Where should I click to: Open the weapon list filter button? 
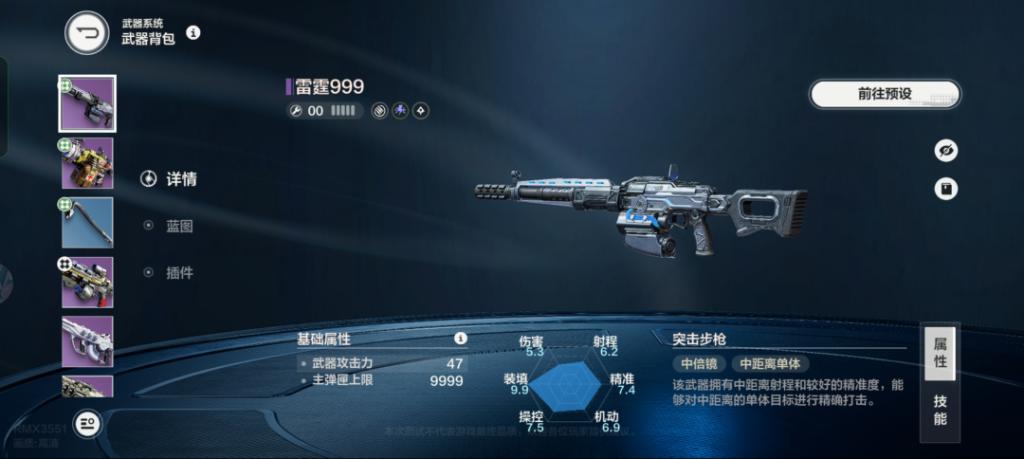[x=87, y=425]
